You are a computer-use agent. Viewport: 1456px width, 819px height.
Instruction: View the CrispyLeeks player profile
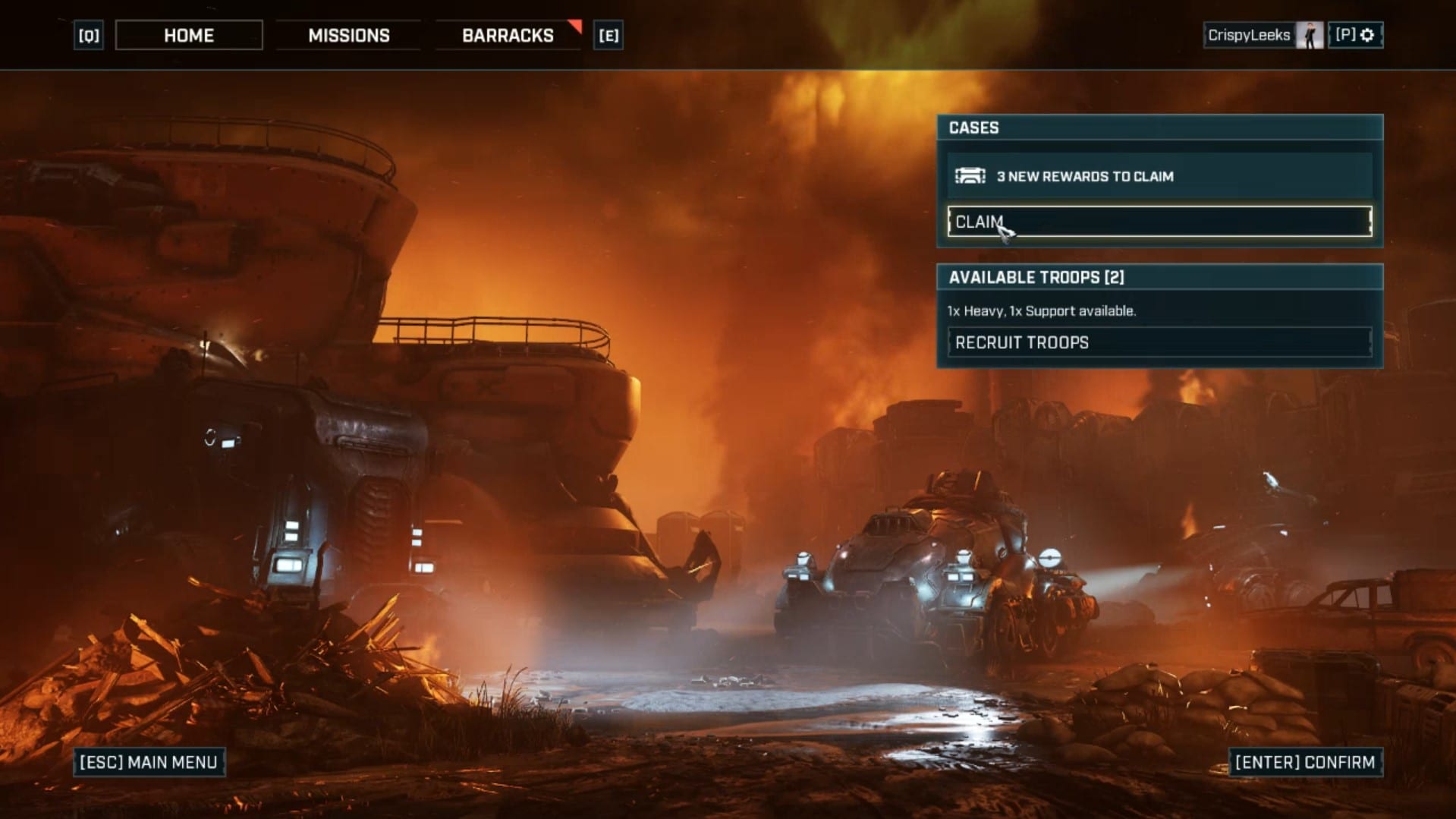(x=1263, y=35)
